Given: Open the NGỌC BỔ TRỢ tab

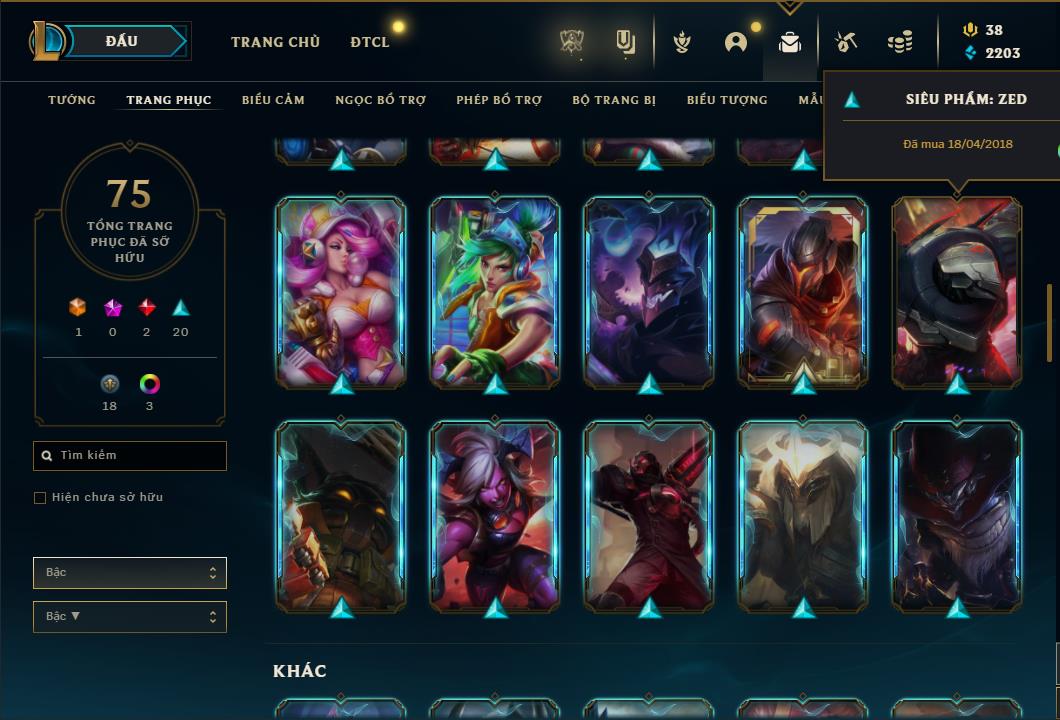Looking at the screenshot, I should (380, 100).
